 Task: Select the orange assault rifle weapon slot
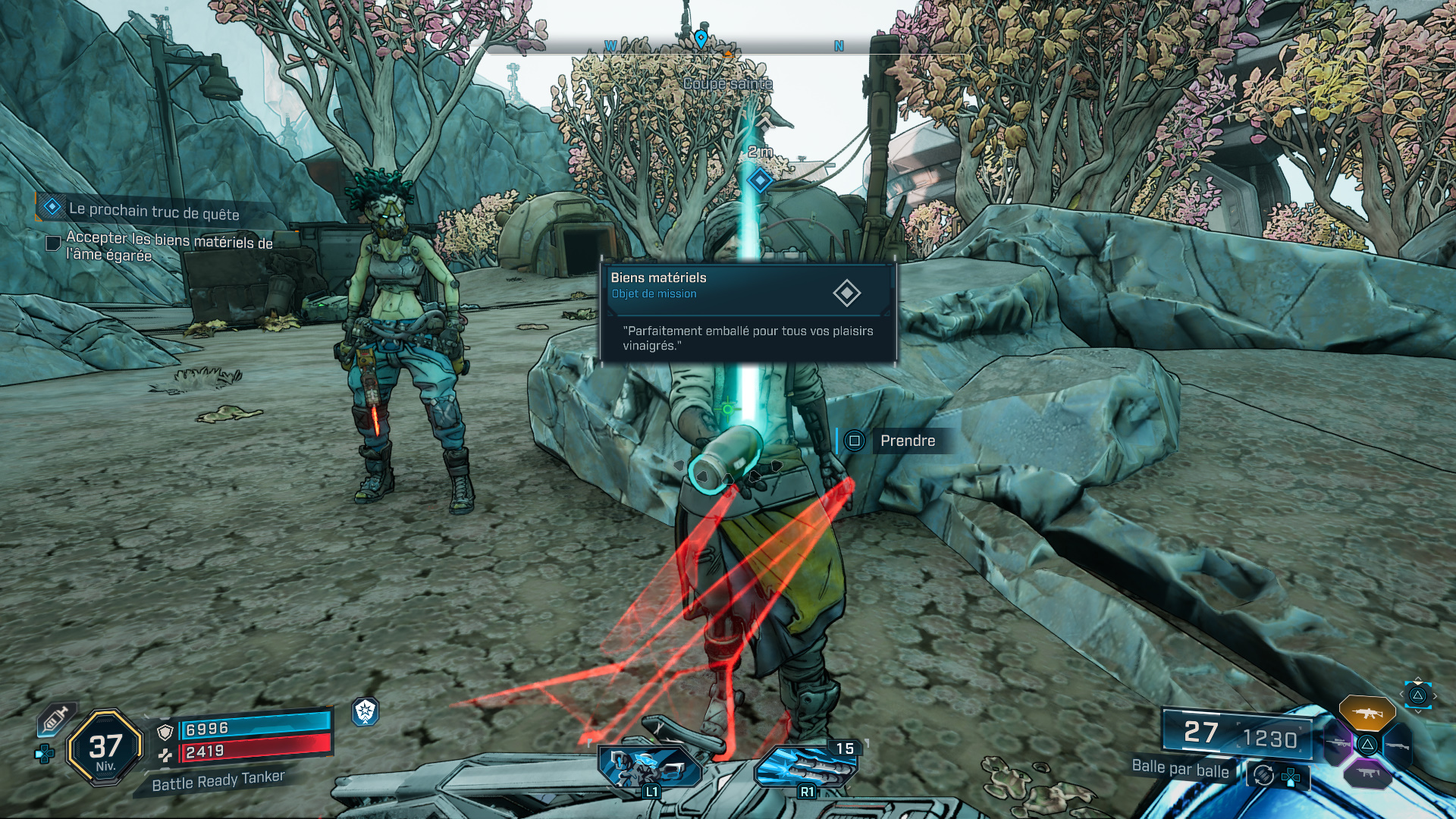(x=1367, y=713)
